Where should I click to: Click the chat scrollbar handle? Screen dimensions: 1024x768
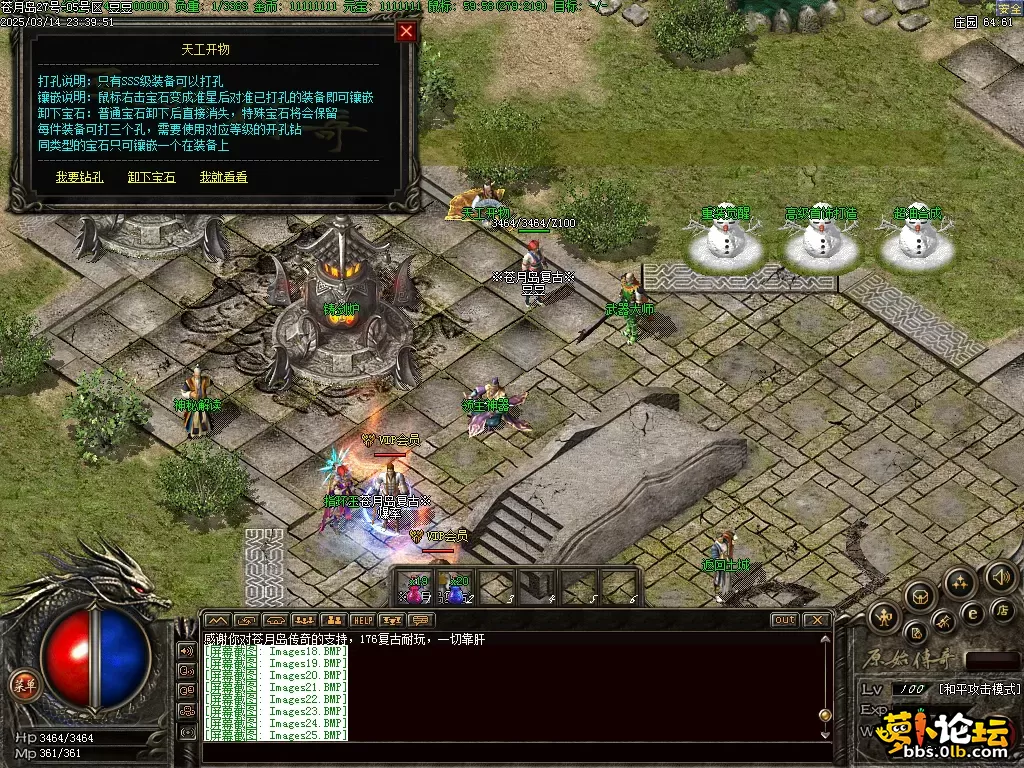(x=825, y=715)
